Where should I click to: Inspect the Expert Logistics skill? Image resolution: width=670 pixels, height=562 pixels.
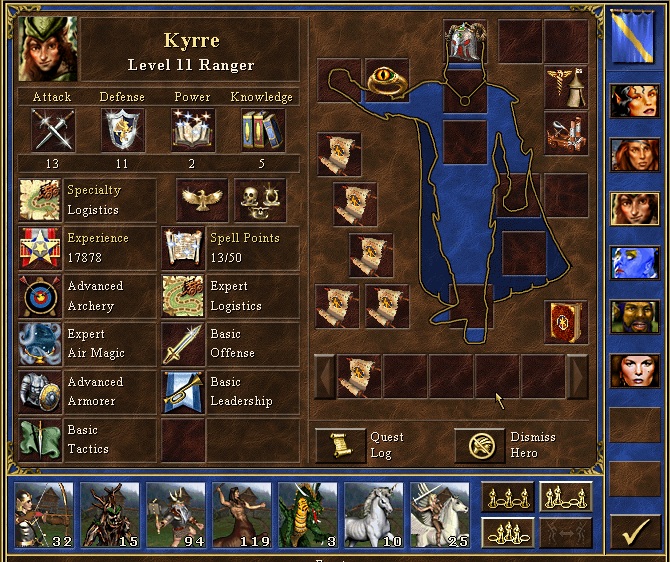183,296
